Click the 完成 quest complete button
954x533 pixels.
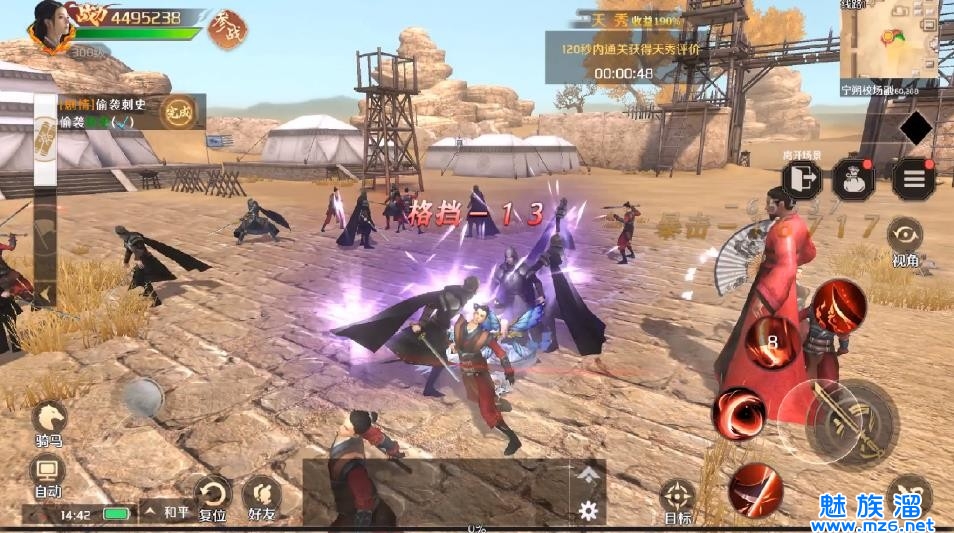coord(181,112)
